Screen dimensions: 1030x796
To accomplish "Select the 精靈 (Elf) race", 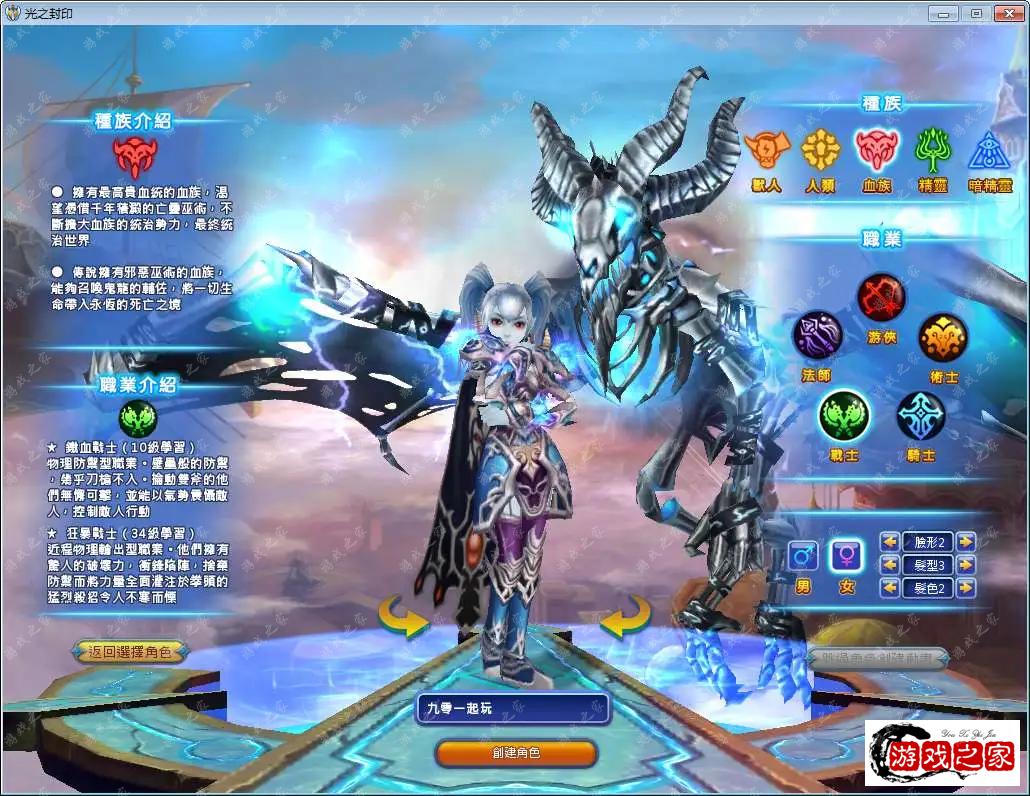I will coord(933,150).
